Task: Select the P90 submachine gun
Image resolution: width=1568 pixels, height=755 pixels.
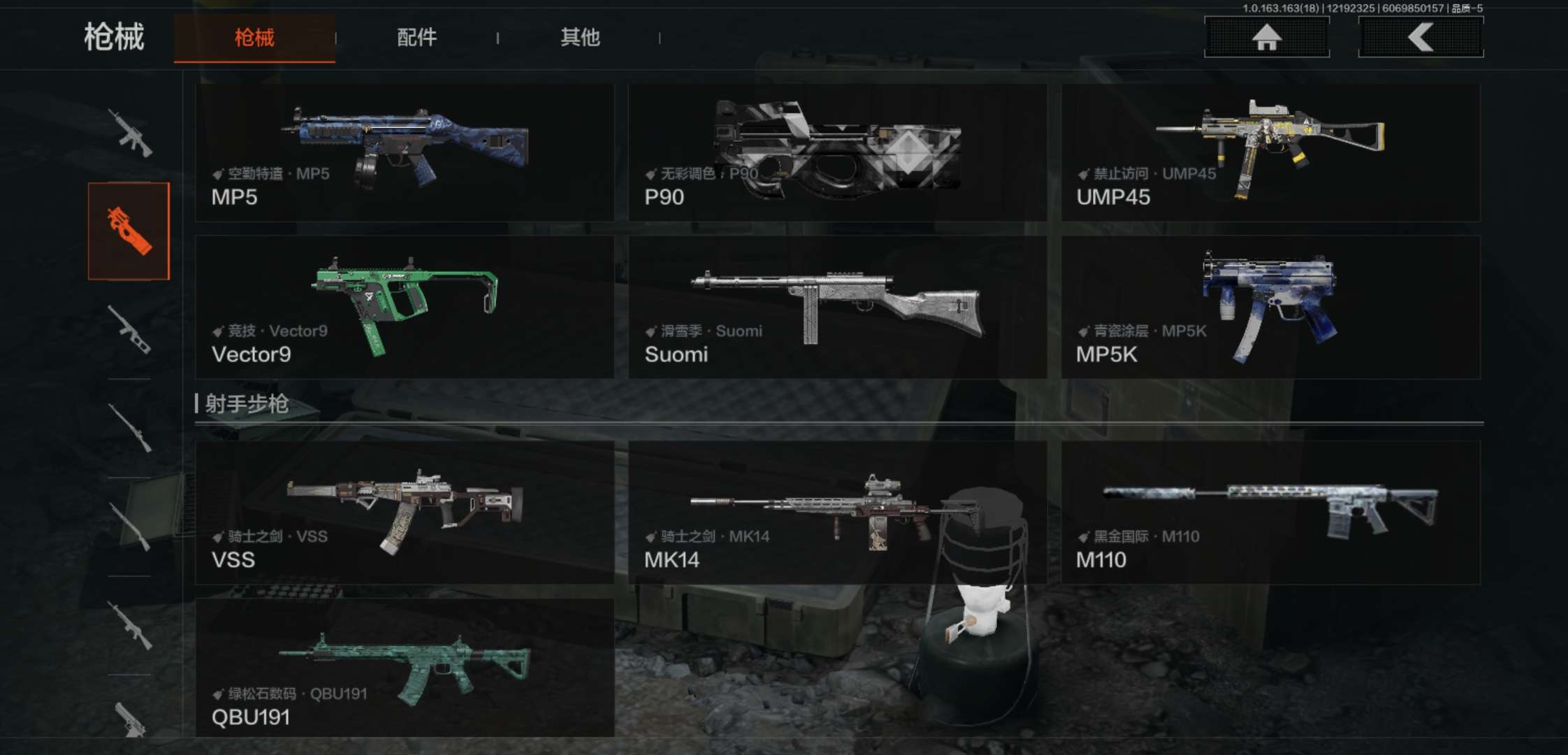Action: click(837, 153)
